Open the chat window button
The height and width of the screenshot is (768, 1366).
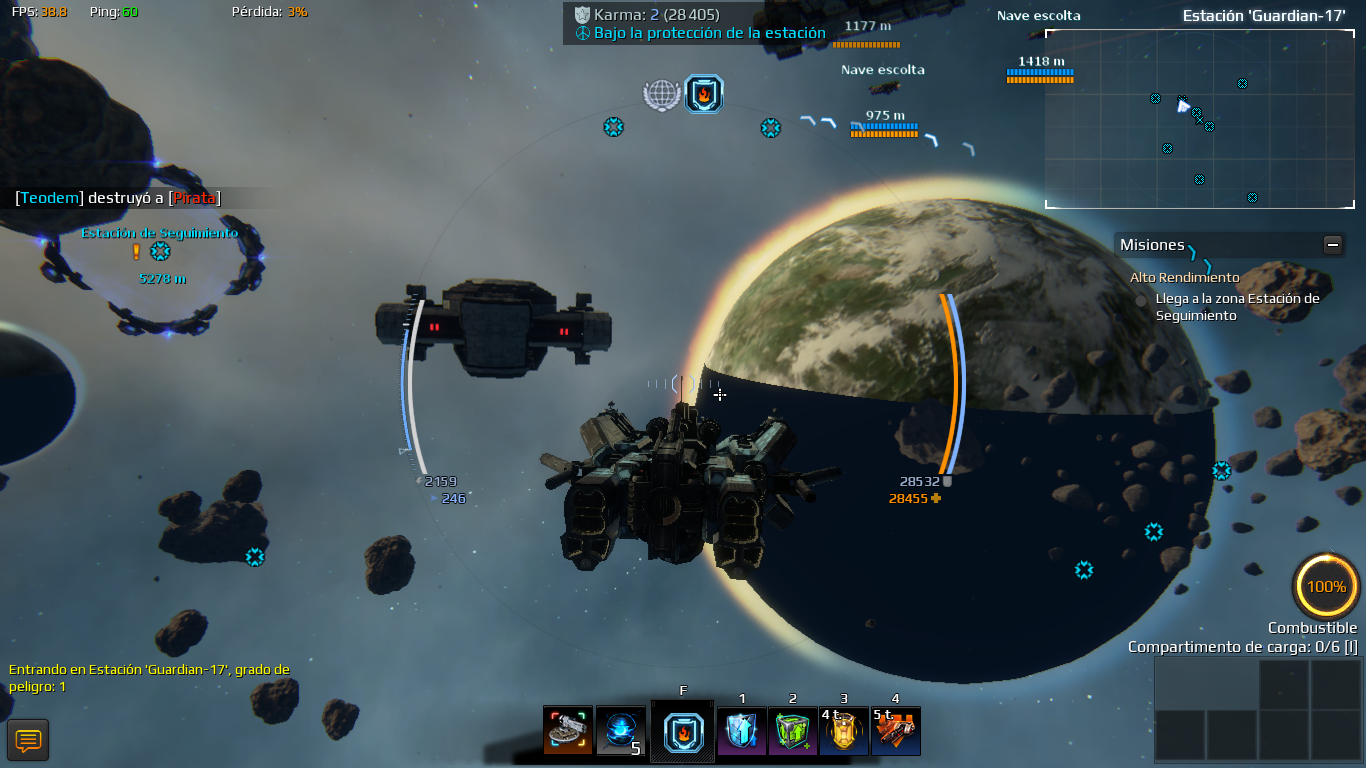[28, 740]
